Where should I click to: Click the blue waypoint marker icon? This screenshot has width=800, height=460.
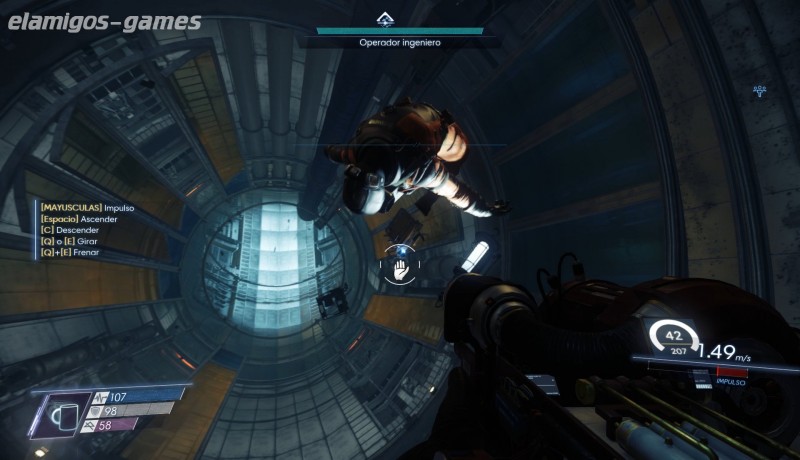click(760, 91)
